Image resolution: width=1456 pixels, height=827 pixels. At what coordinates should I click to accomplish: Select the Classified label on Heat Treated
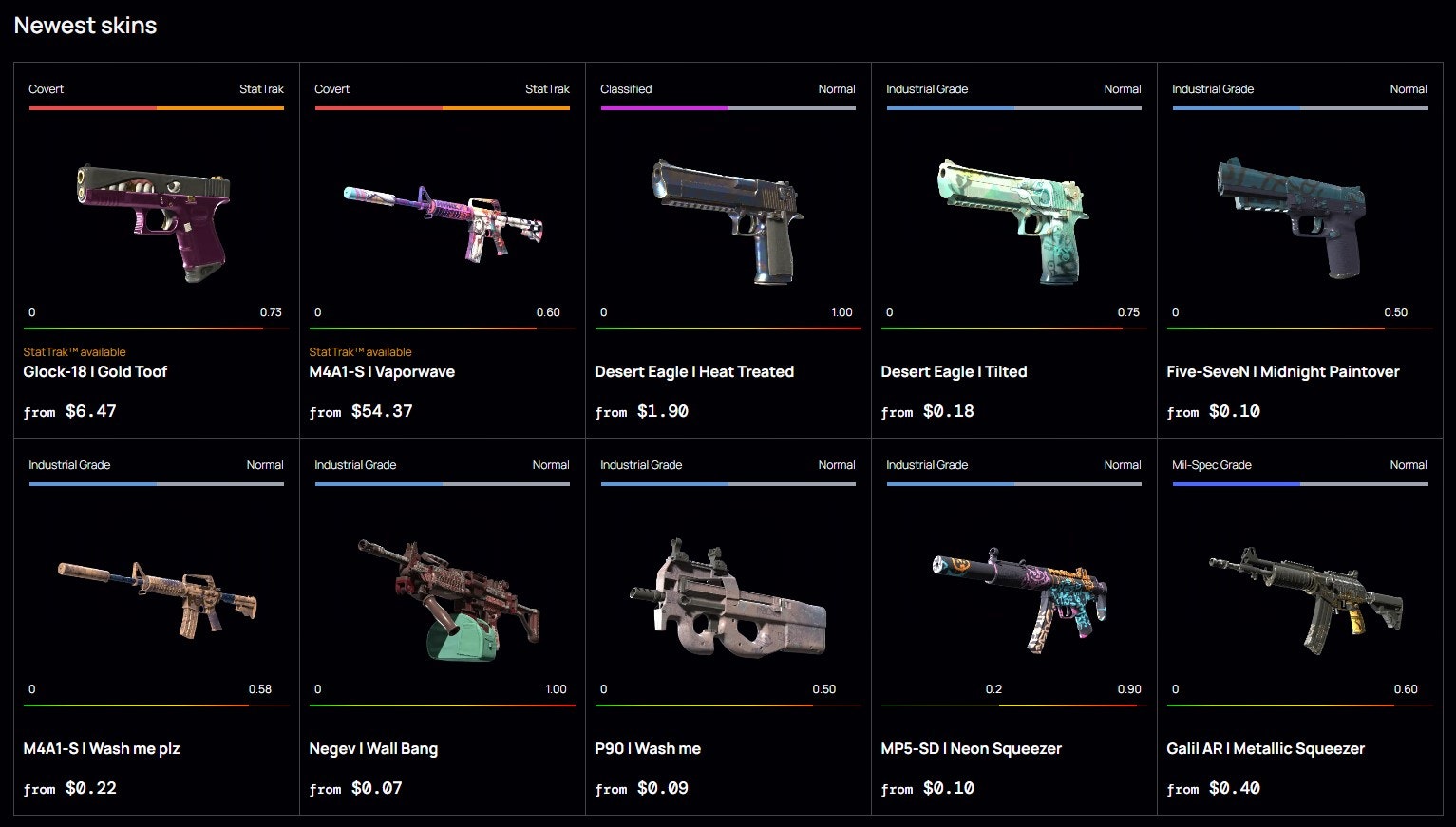[626, 88]
